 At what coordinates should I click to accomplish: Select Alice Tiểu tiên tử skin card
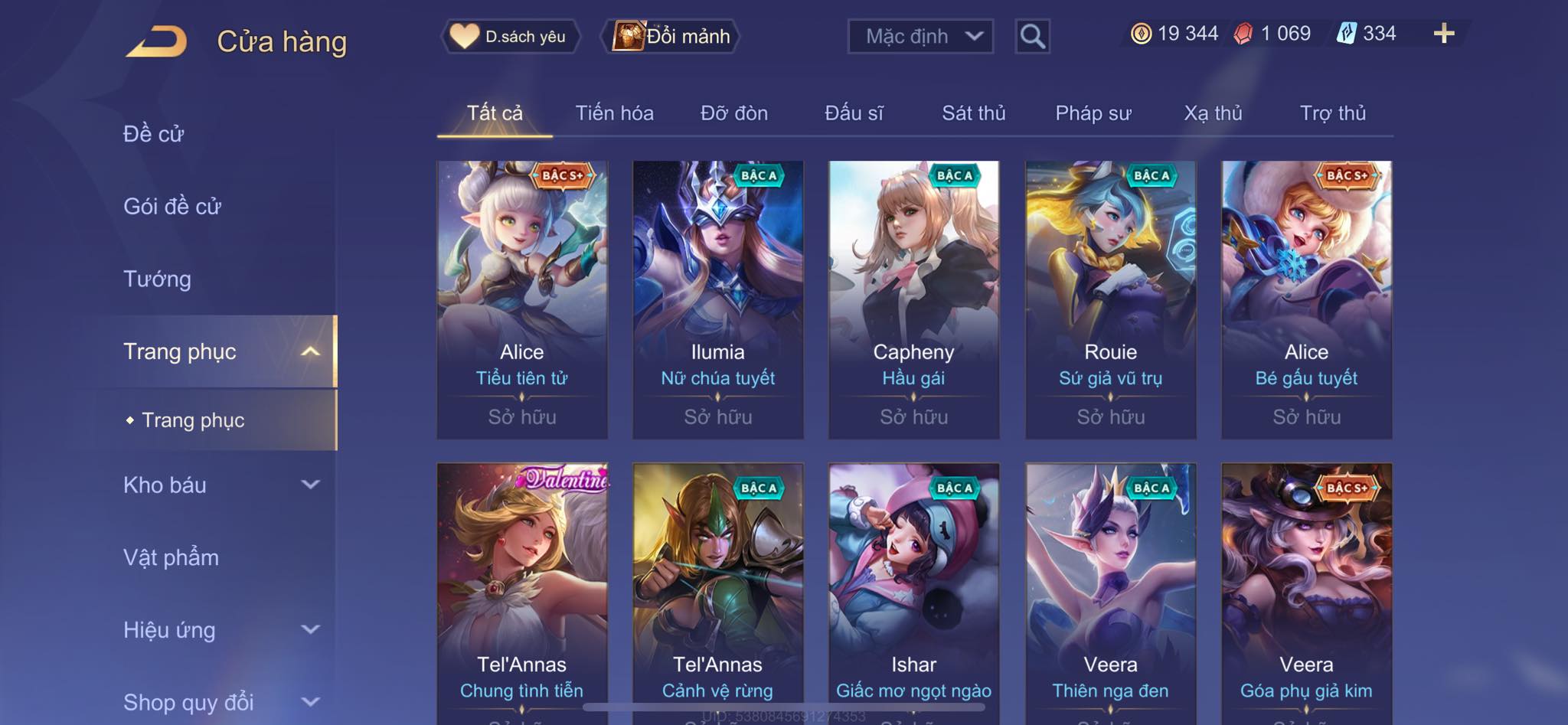click(x=522, y=299)
